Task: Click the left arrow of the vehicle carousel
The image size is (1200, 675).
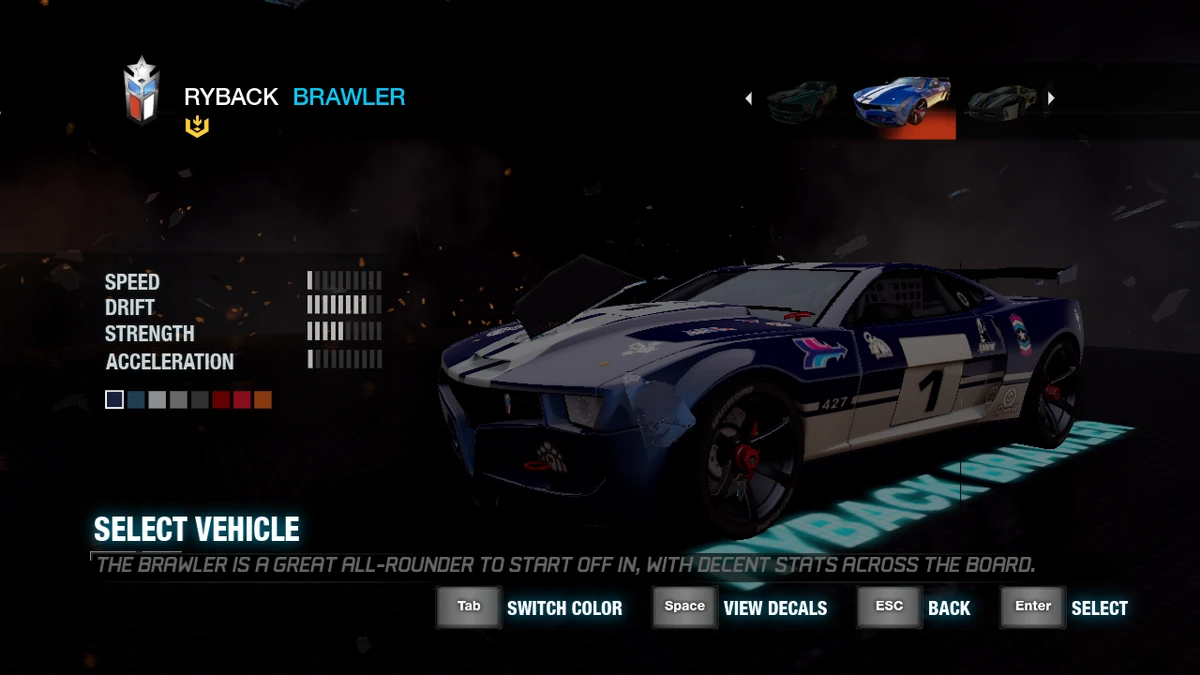Action: pyautogui.click(x=749, y=98)
